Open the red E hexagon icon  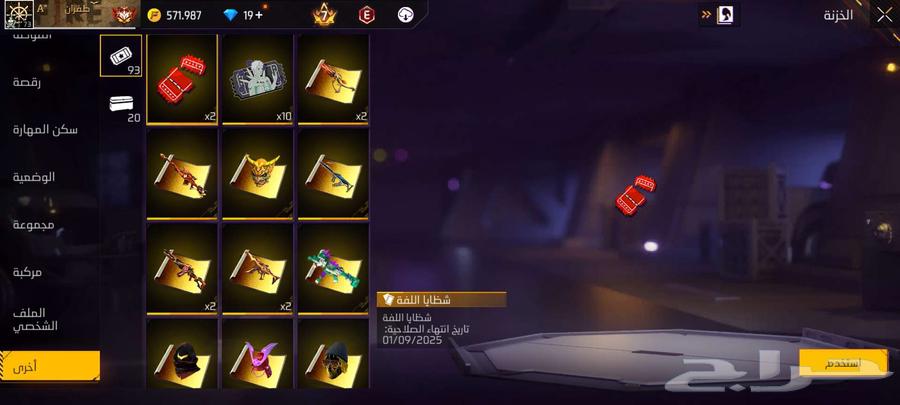pos(367,15)
